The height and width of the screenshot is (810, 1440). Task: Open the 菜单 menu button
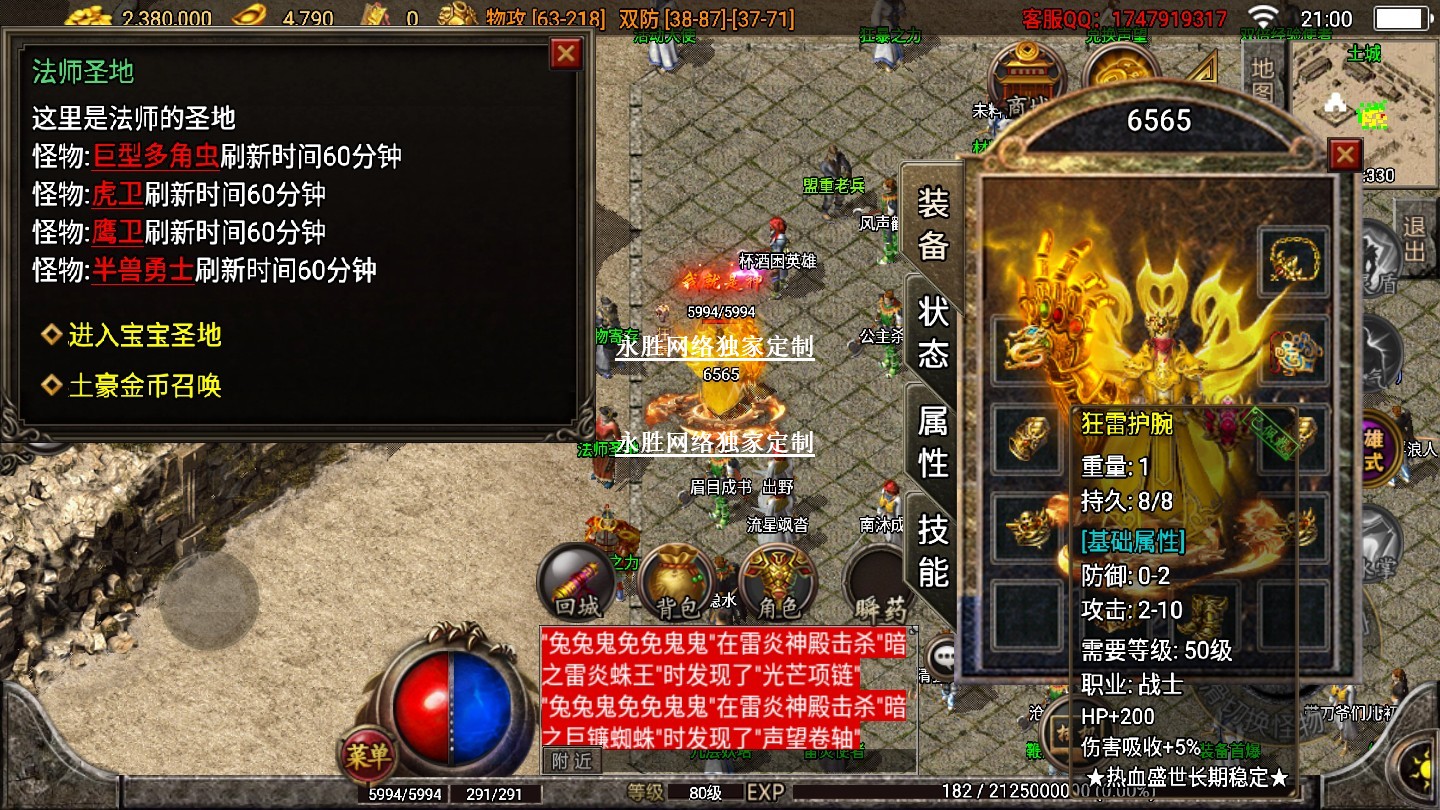click(x=367, y=756)
